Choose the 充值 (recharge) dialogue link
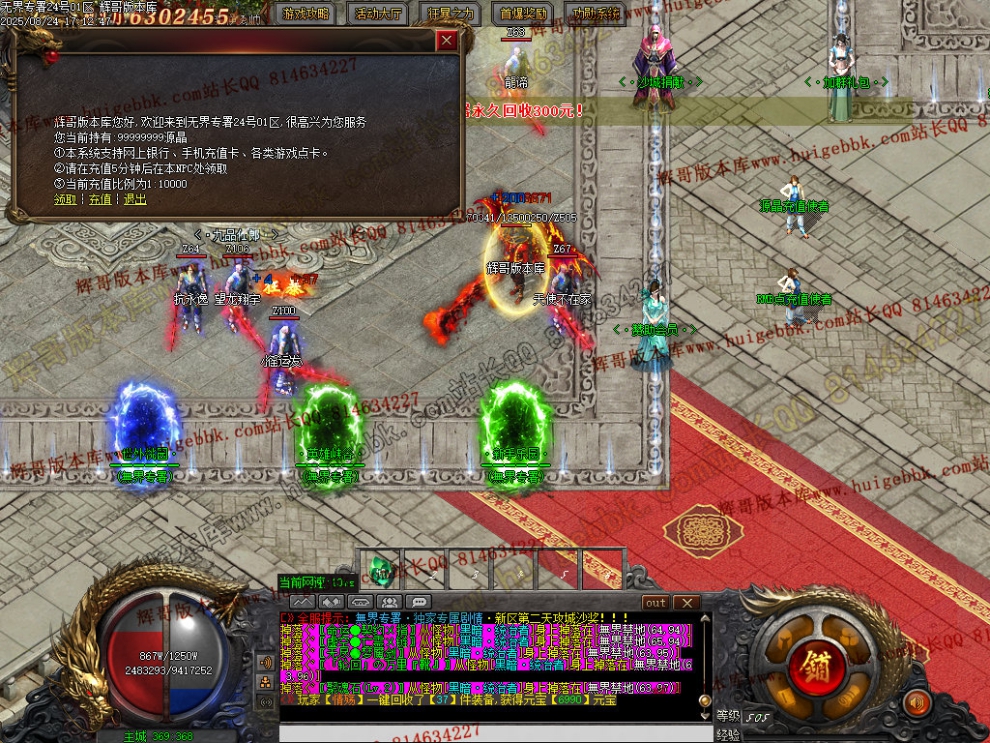This screenshot has width=990, height=743. click(100, 199)
